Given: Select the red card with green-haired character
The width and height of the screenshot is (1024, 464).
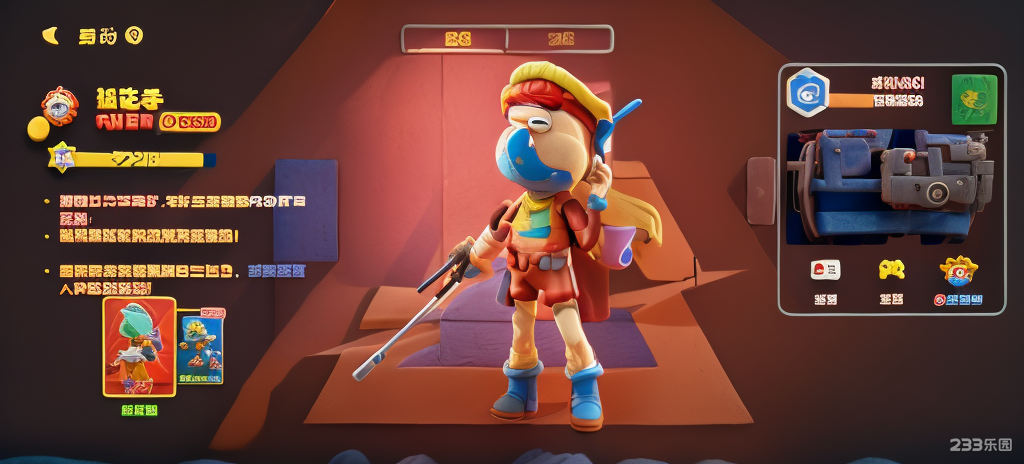Looking at the screenshot, I should 139,346.
